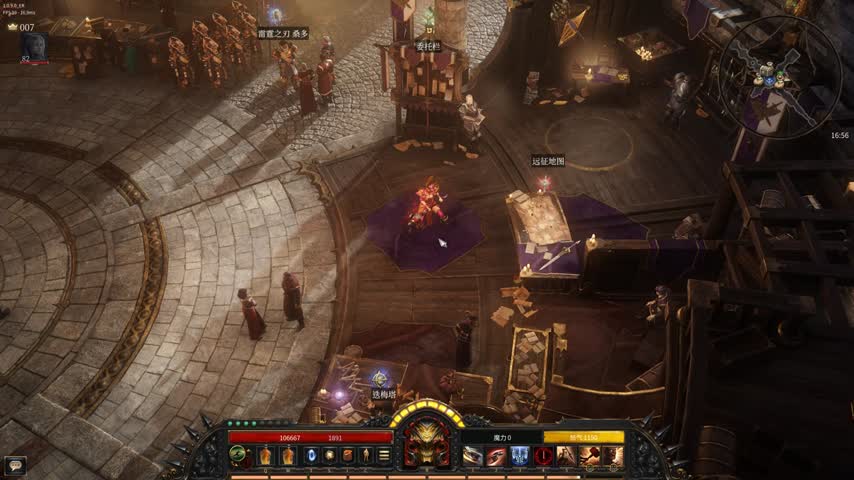Activate the blue shield banner skill

coord(520,456)
